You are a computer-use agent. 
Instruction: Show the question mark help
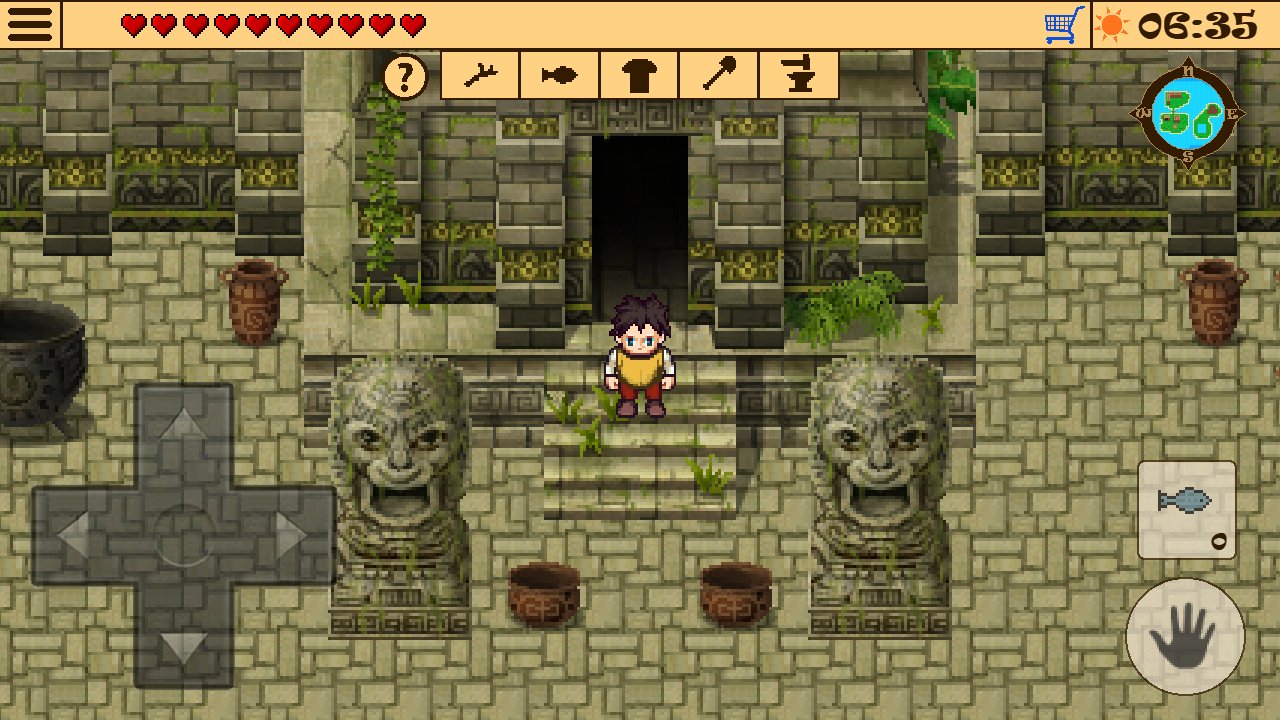(405, 77)
